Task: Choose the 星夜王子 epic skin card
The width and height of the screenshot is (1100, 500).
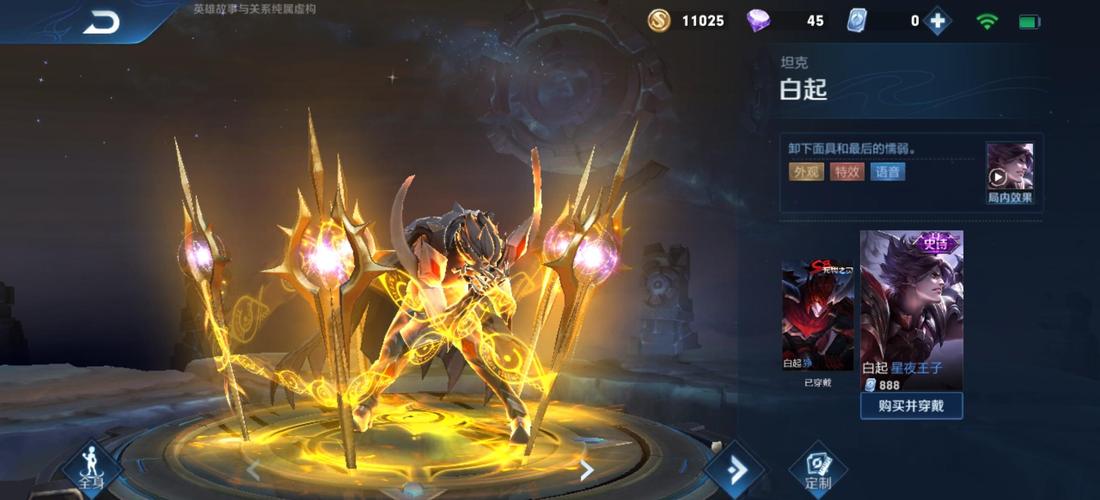Action: (911, 312)
